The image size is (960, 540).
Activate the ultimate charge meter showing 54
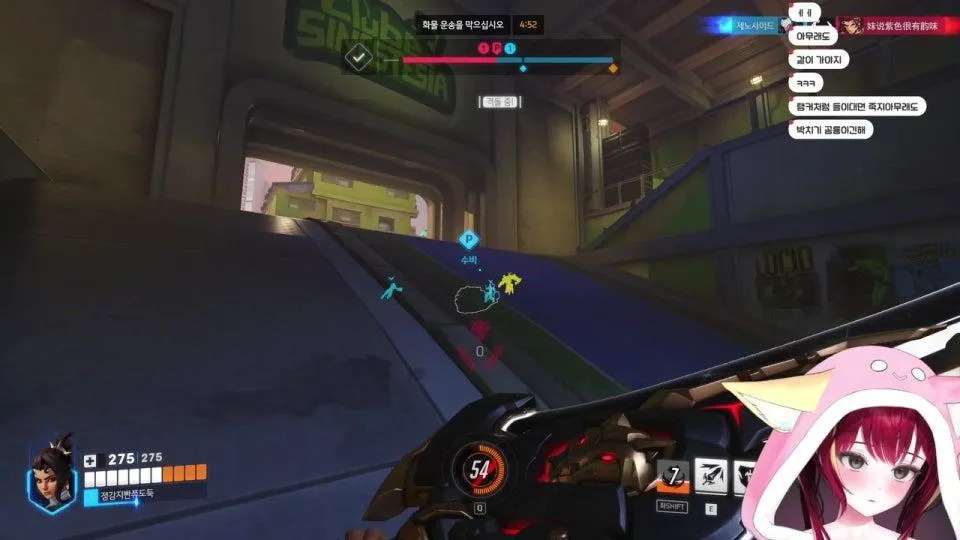tap(480, 467)
